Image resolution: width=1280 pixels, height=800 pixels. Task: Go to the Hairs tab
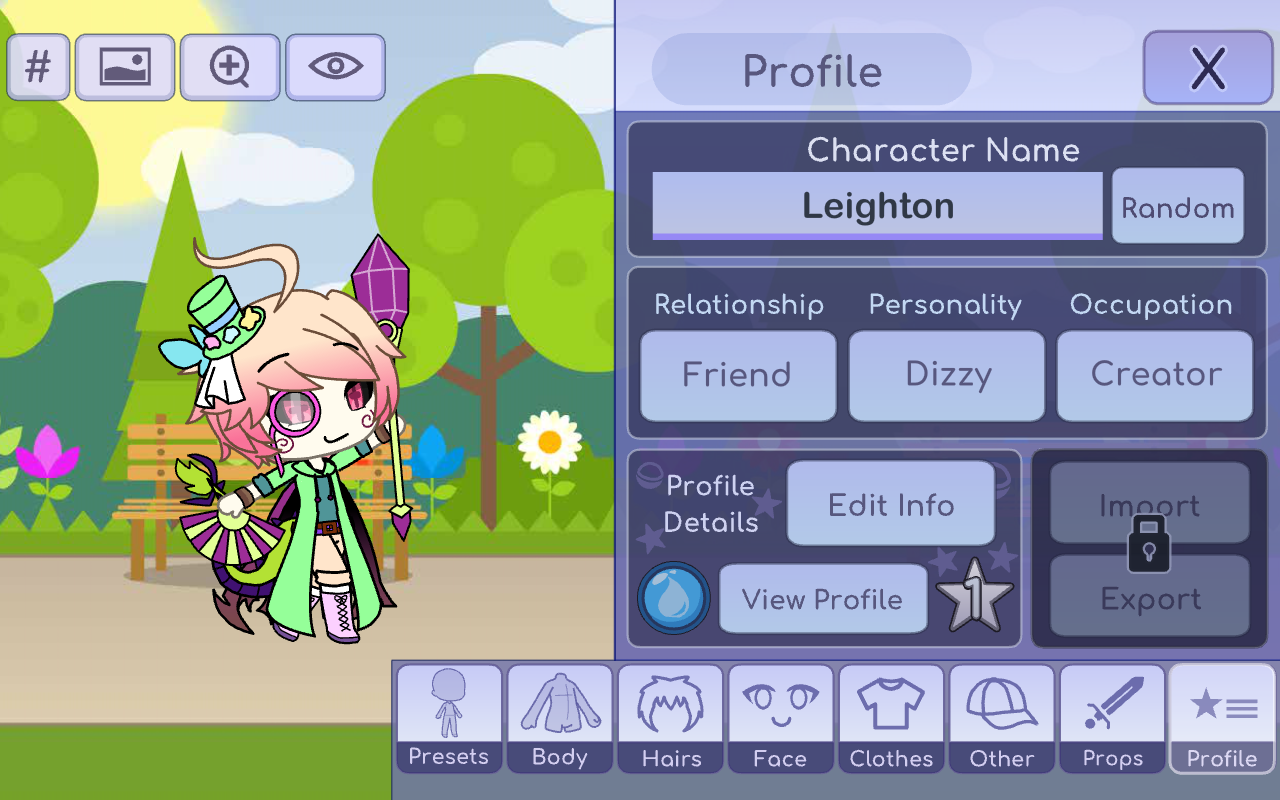671,718
